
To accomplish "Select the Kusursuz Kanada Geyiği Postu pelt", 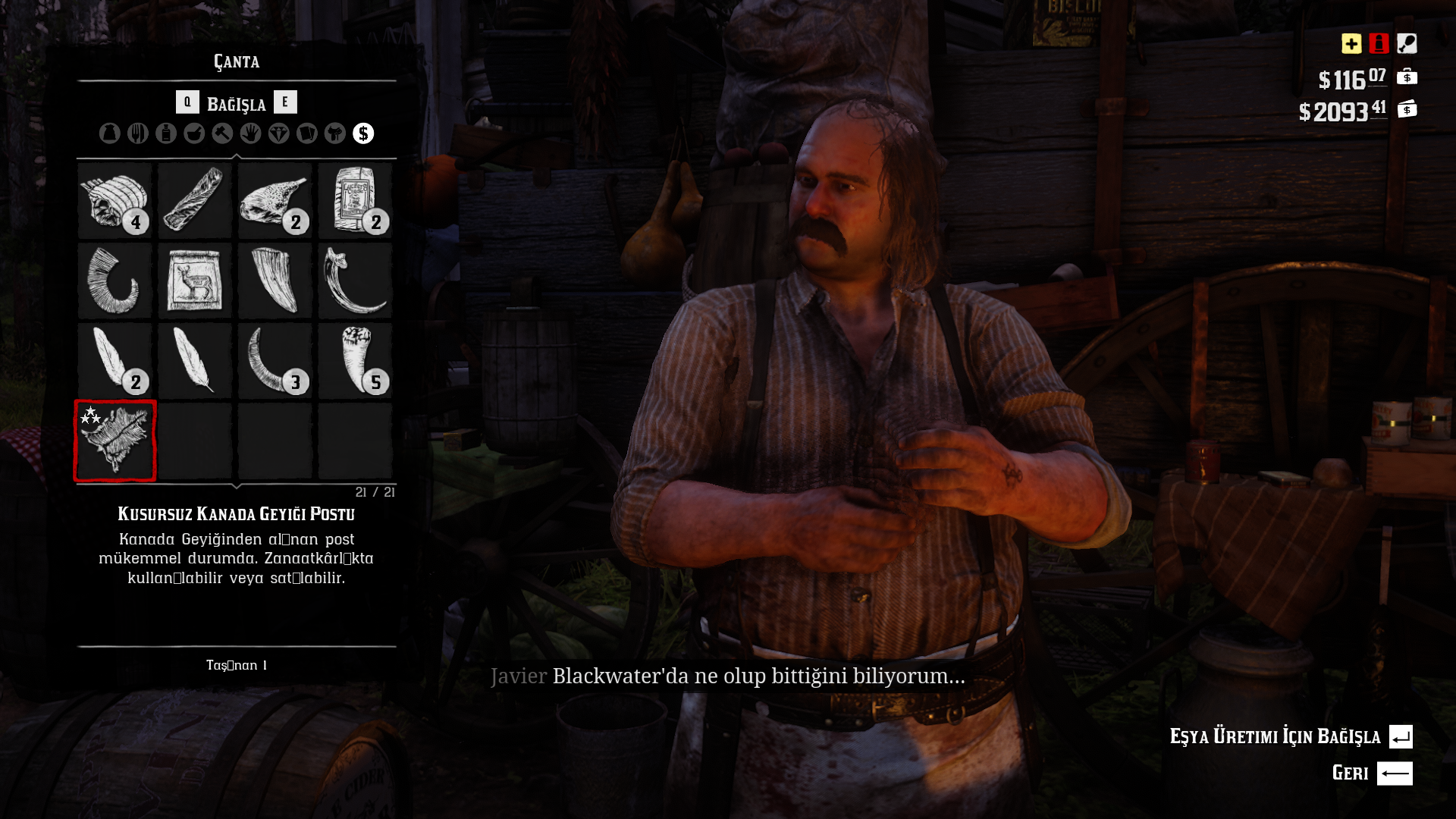I will (x=115, y=441).
